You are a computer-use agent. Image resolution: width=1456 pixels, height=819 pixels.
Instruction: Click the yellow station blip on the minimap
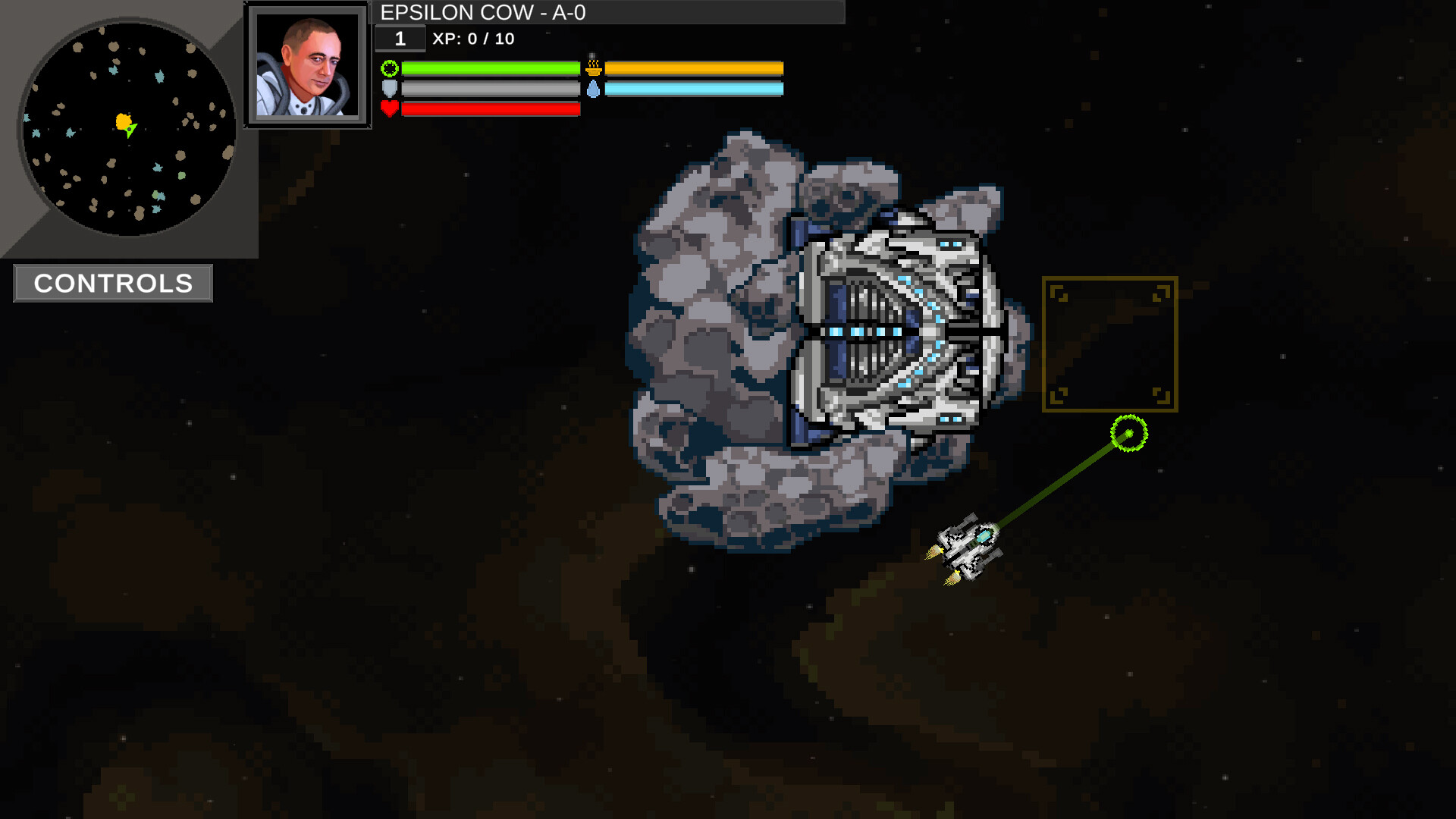click(x=123, y=119)
